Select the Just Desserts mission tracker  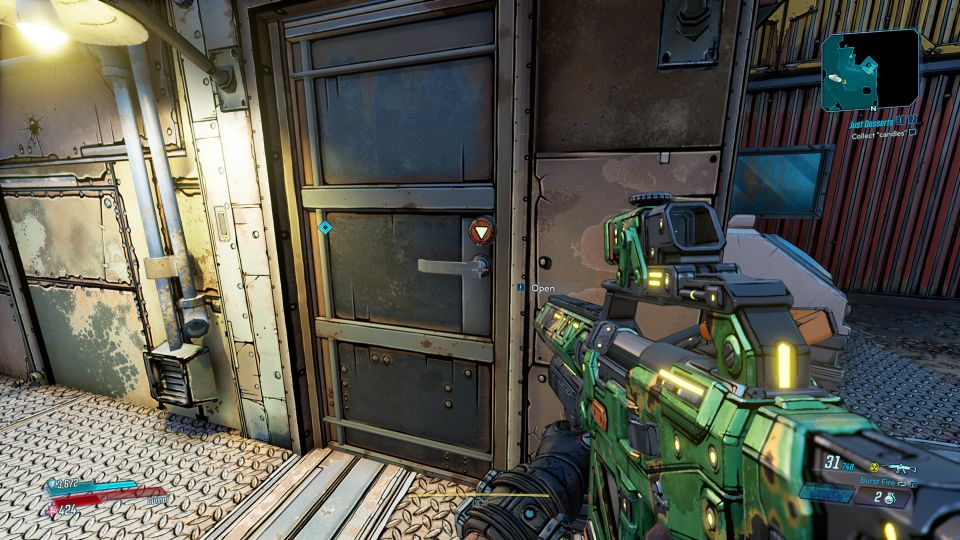(873, 122)
